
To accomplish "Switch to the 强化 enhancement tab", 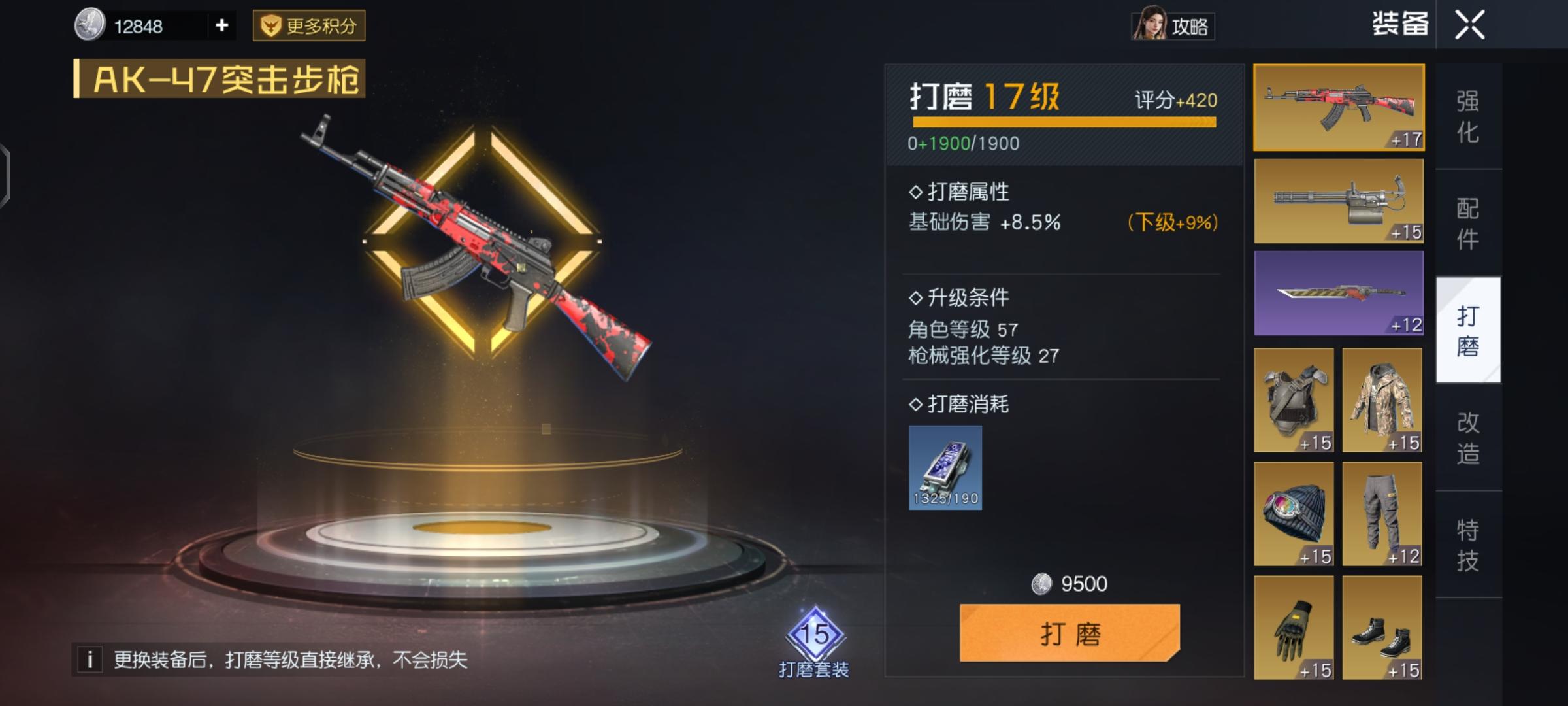I will tap(1467, 116).
